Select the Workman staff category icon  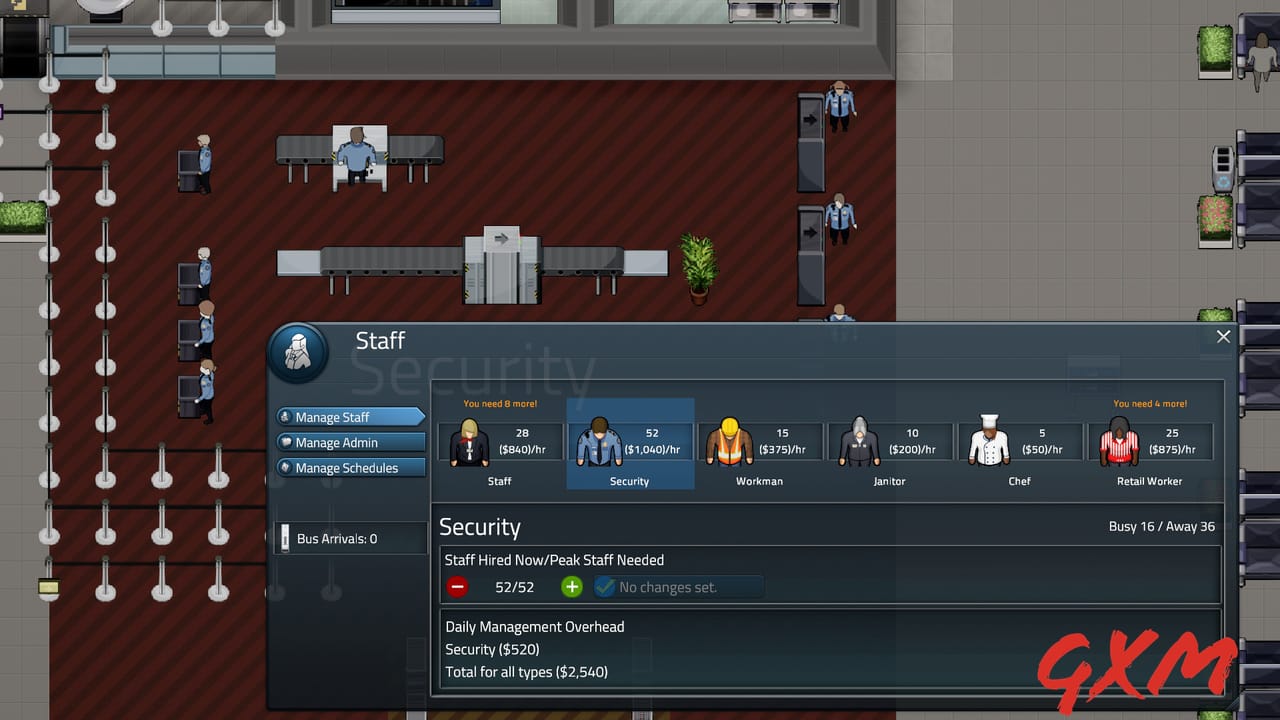tap(728, 441)
